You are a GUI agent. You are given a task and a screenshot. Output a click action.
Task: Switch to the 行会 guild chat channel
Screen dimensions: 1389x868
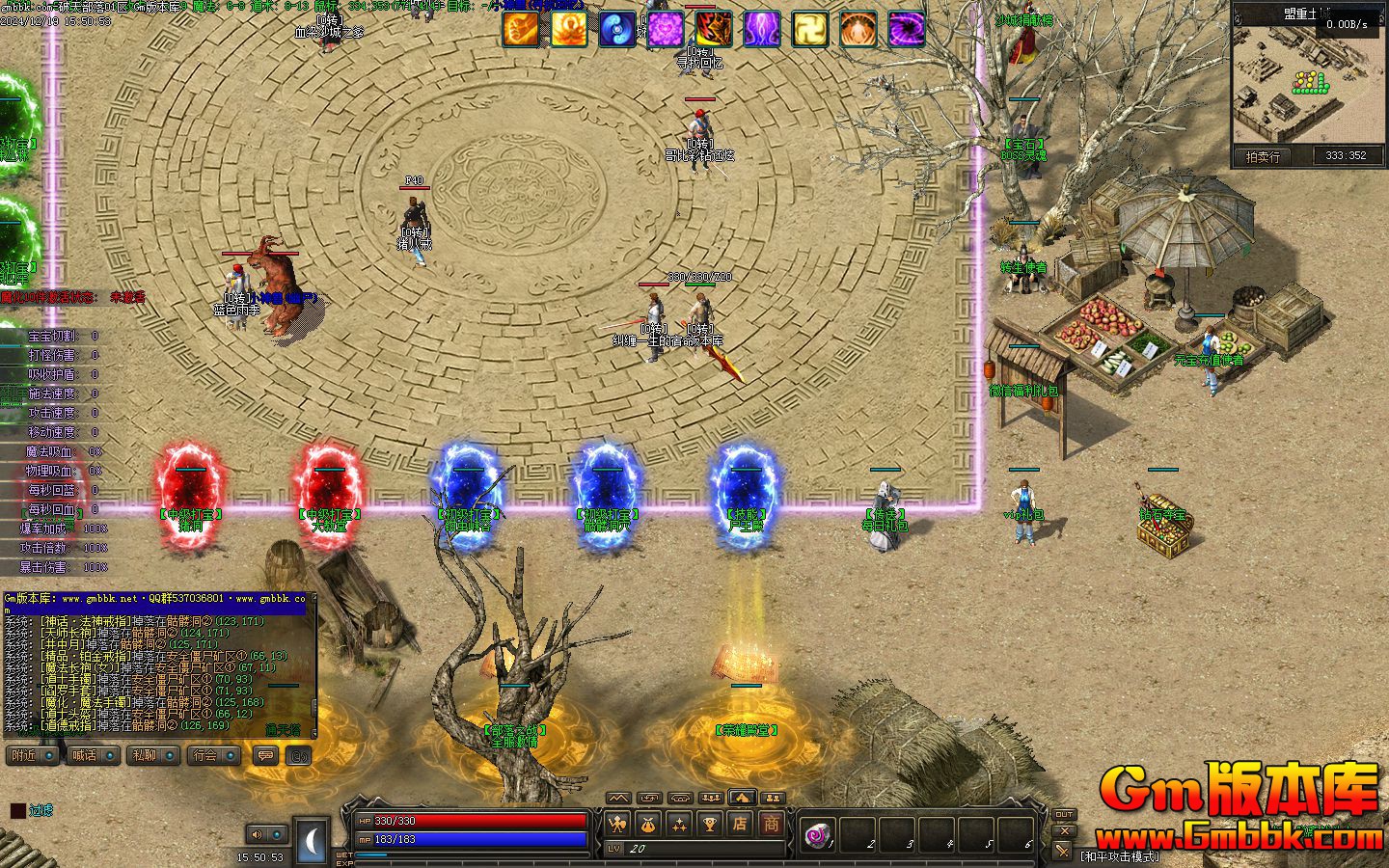click(x=211, y=755)
